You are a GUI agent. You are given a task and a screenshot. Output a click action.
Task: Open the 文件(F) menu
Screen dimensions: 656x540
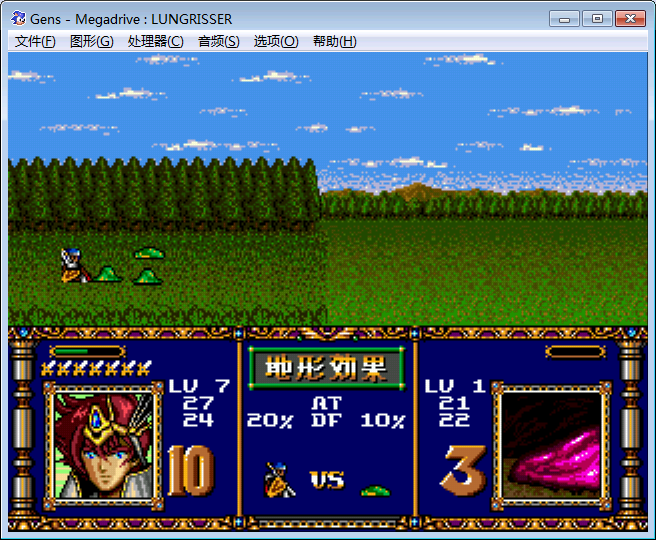pos(35,41)
